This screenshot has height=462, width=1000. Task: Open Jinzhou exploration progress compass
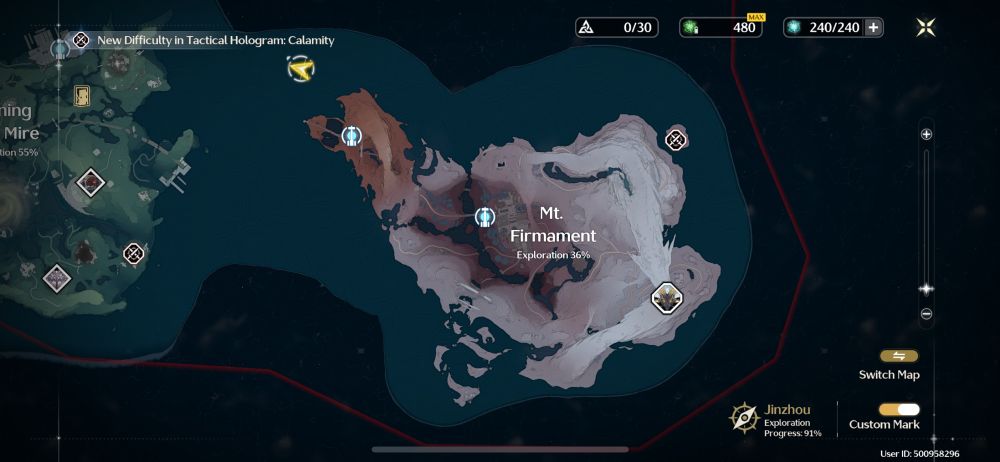(x=744, y=416)
